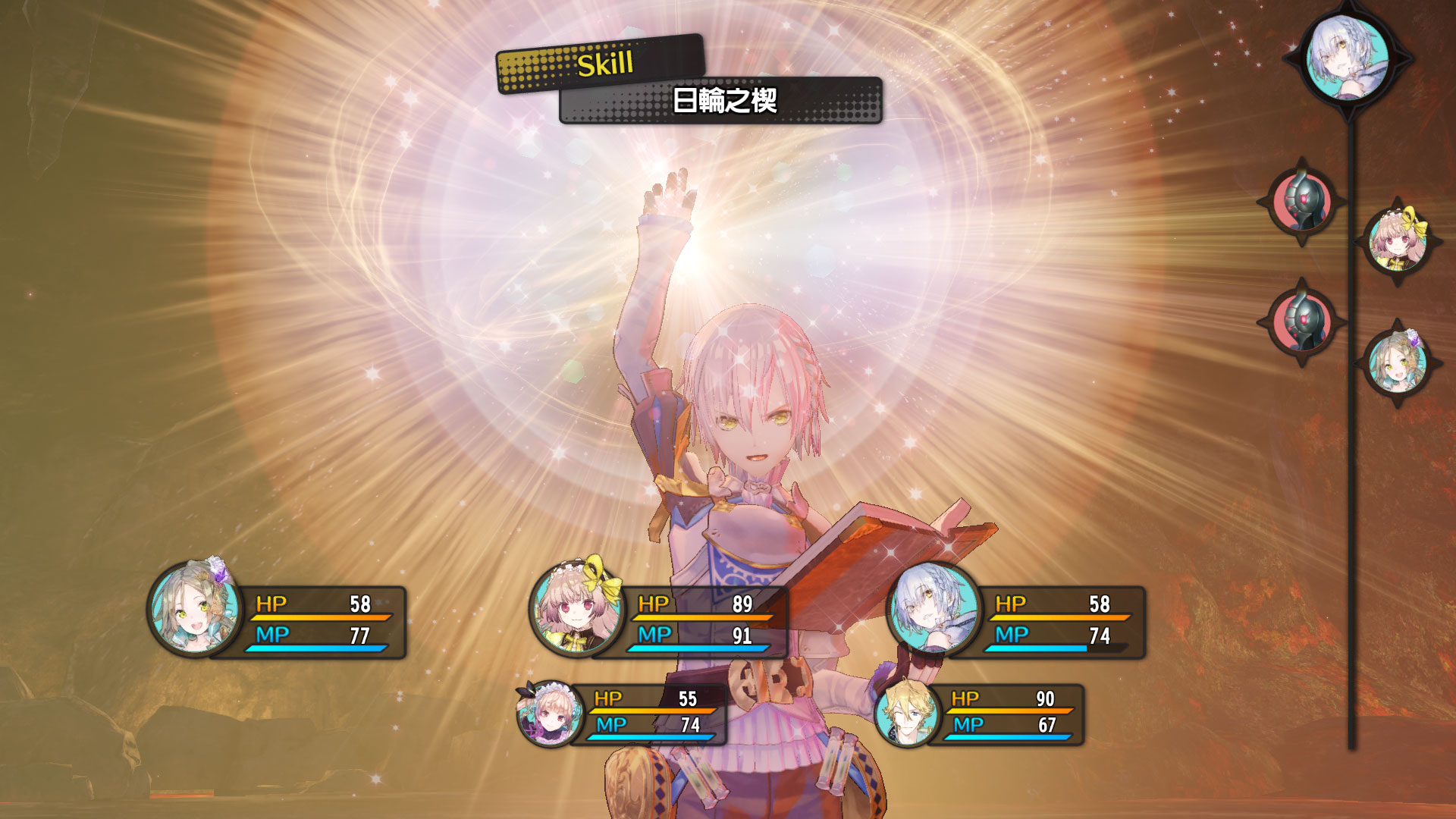The height and width of the screenshot is (819, 1456).
Task: Select the purple-flower girl's party portrait beside HP 58
Action: click(196, 609)
